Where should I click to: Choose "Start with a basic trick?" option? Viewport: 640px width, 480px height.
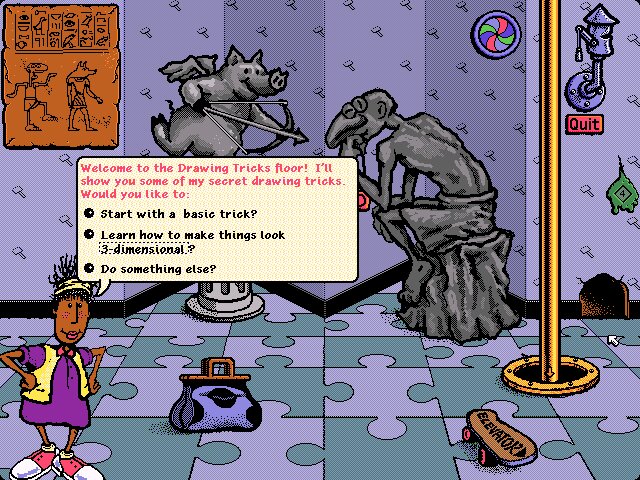coord(171,212)
